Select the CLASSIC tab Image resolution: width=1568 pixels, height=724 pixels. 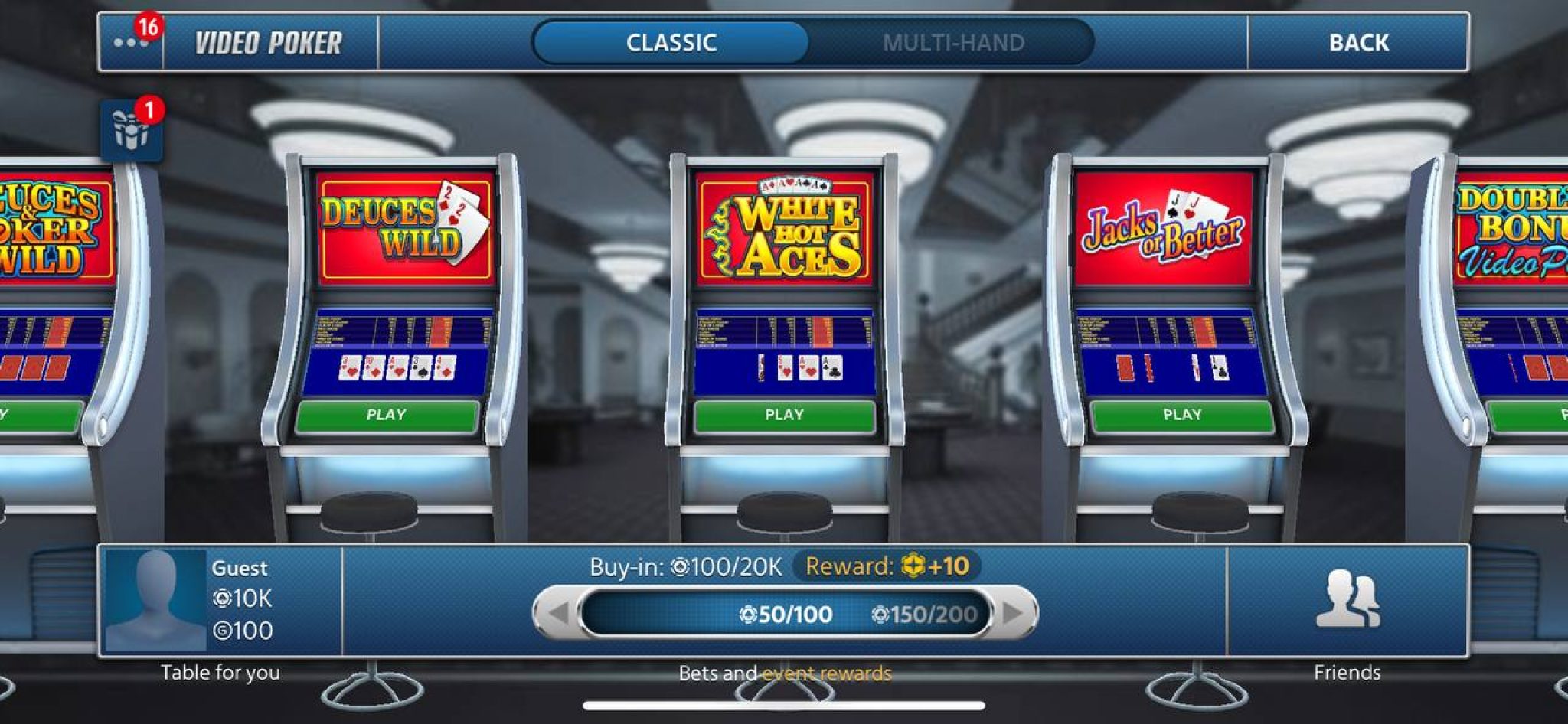(671, 43)
